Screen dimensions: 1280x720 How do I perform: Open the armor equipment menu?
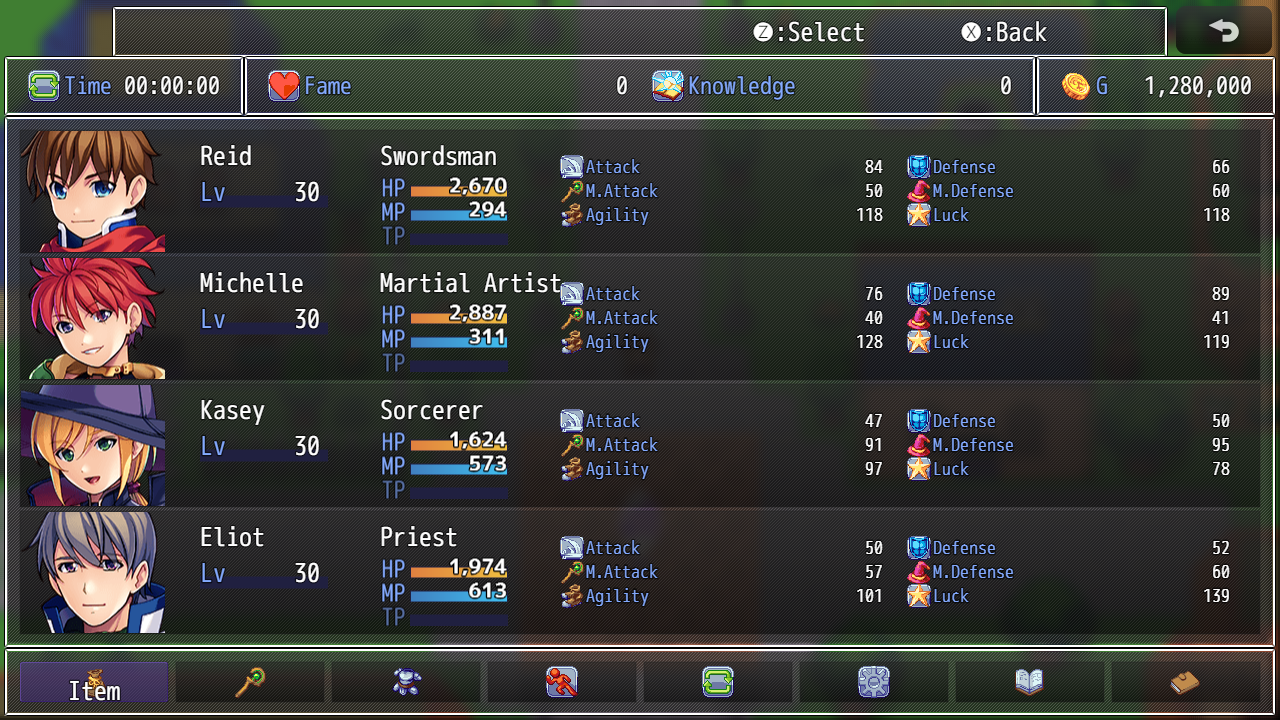[406, 682]
